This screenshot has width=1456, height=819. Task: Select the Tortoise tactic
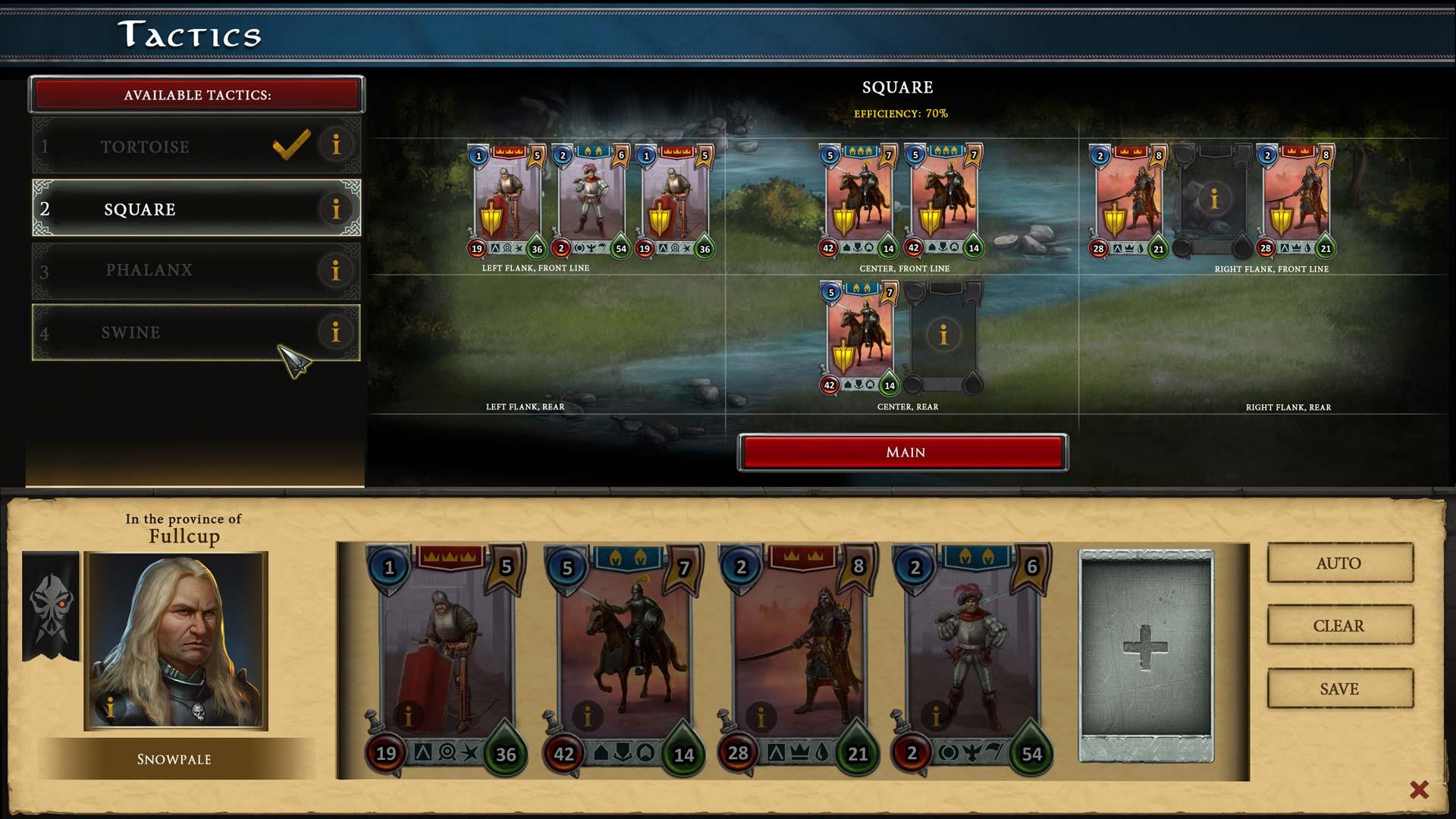pos(146,146)
